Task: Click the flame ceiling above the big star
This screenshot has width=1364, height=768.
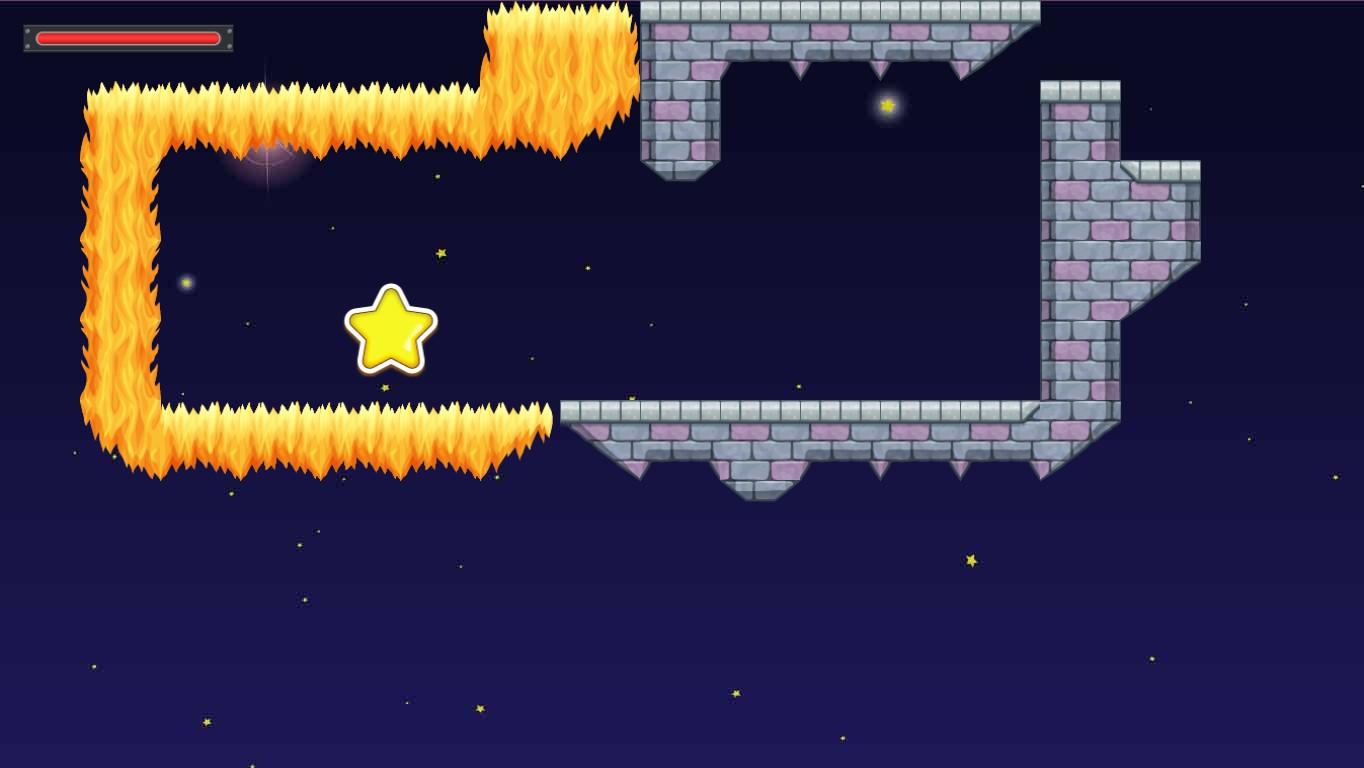Action: [x=390, y=110]
